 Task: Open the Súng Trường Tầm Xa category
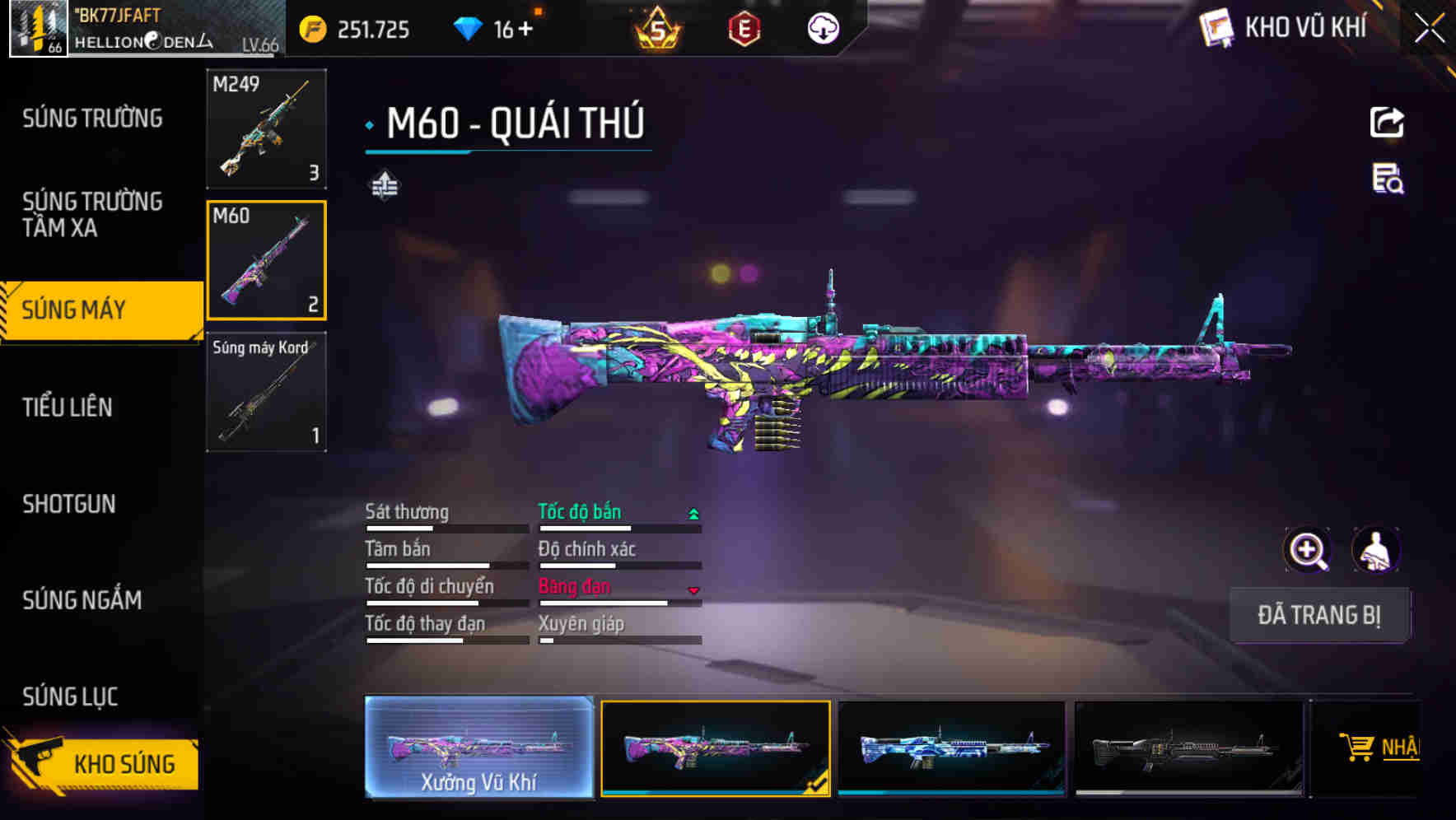92,214
